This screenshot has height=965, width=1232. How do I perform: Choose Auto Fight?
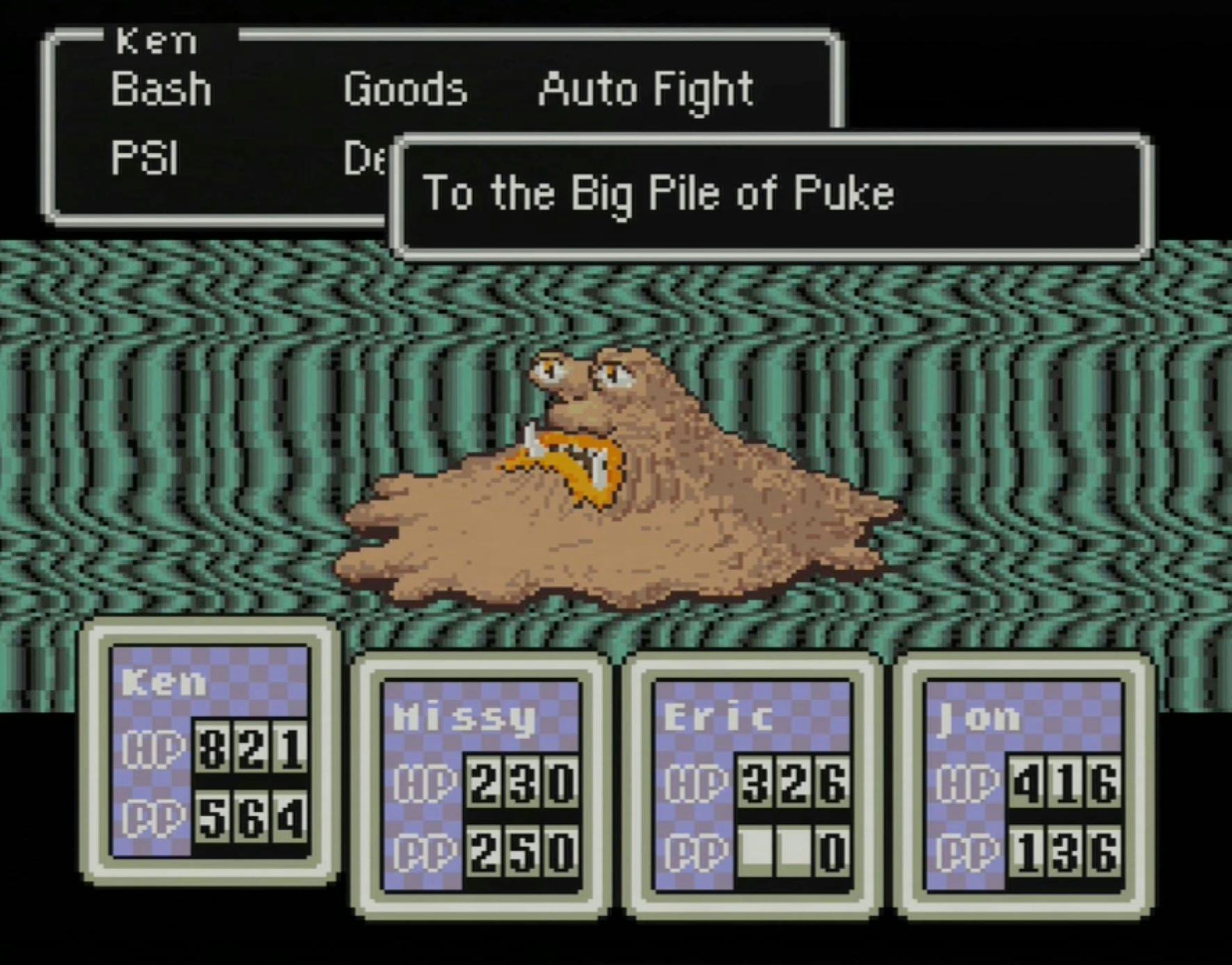(x=645, y=90)
